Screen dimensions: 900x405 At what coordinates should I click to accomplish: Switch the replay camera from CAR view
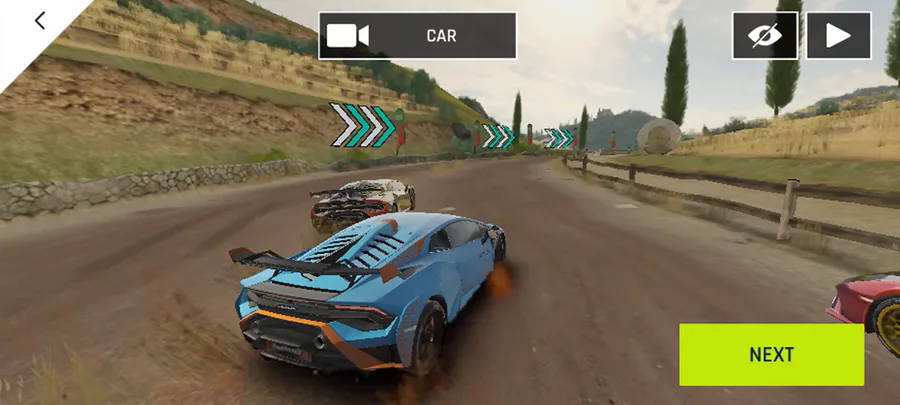click(x=418, y=36)
